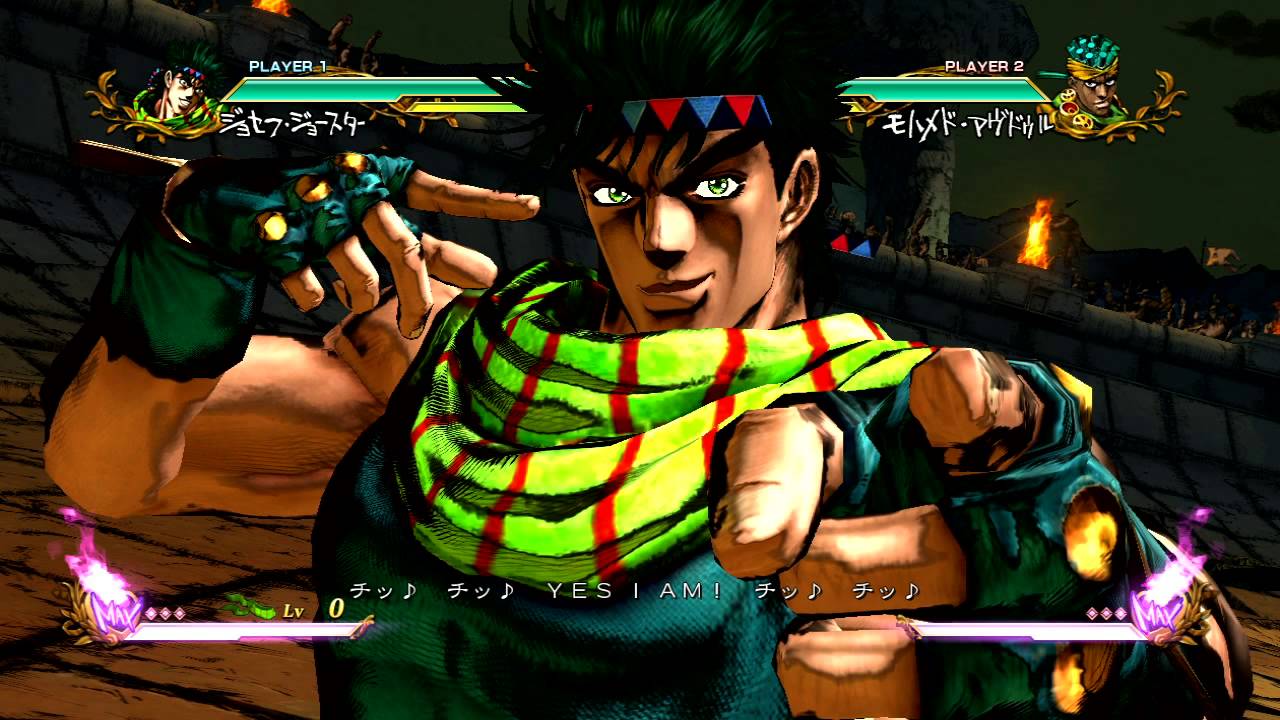This screenshot has width=1280, height=720.
Task: Expand the PLAYER 1 name banner
Action: click(x=290, y=68)
